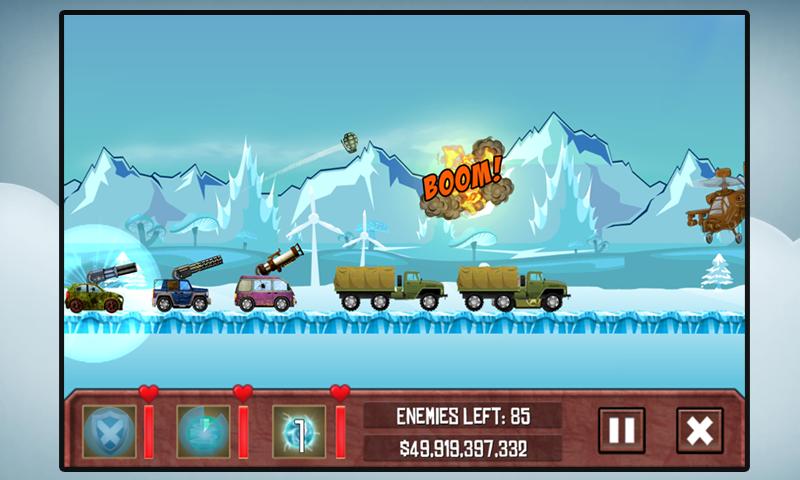Use the radar ability icon
The height and width of the screenshot is (480, 800).
[x=203, y=431]
